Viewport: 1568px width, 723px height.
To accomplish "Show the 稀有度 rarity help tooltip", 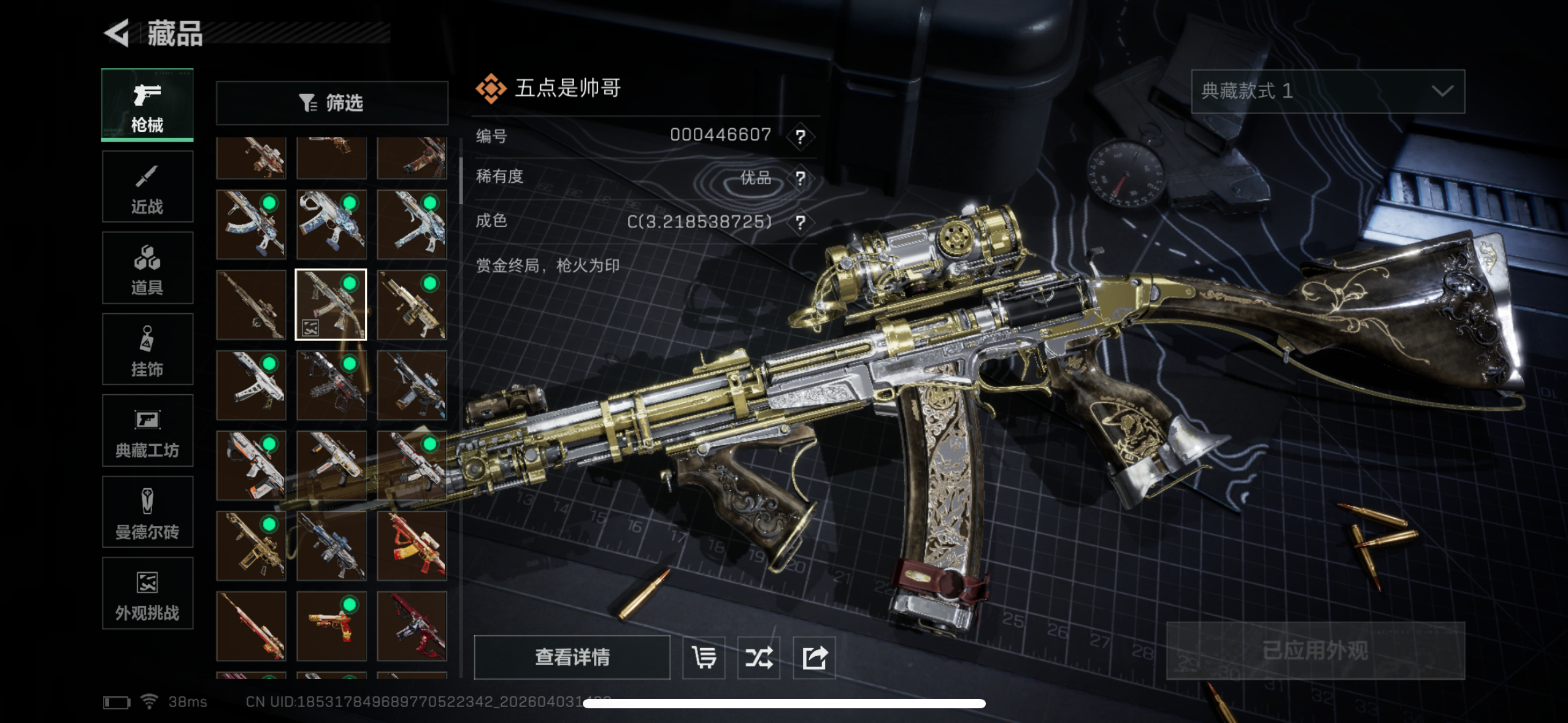I will pos(800,178).
